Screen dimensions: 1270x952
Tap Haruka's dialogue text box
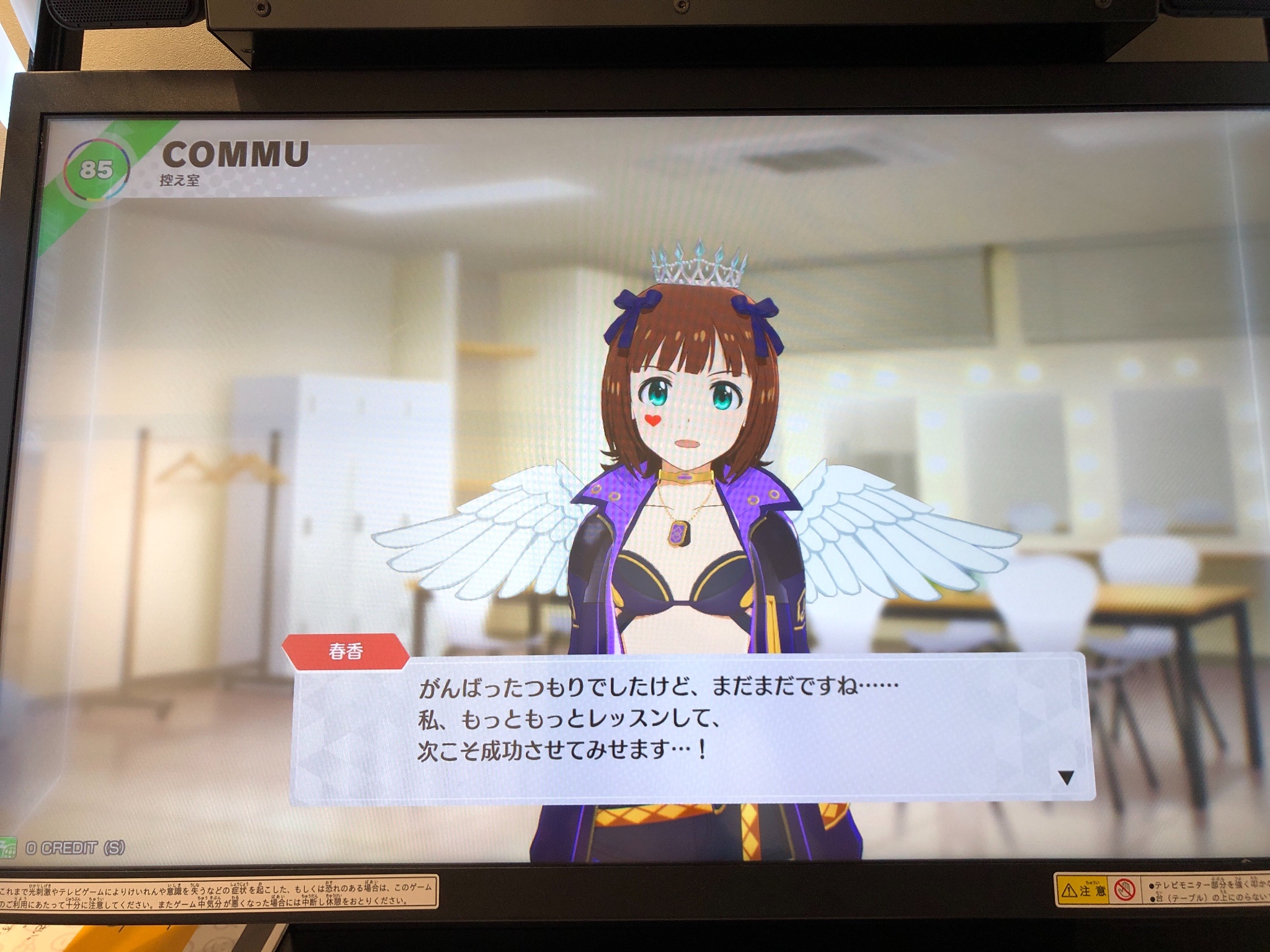click(x=688, y=725)
